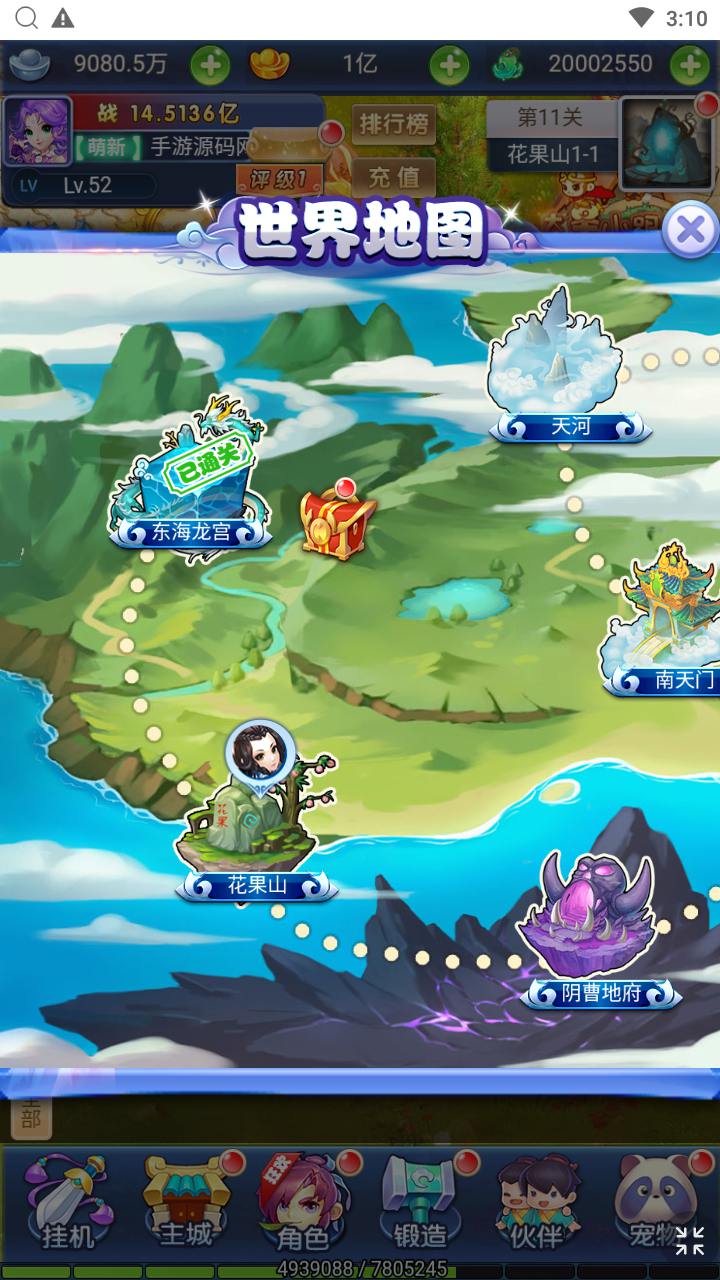Add gold ingots with the plus button
This screenshot has height=1280, width=720.
coord(449,65)
